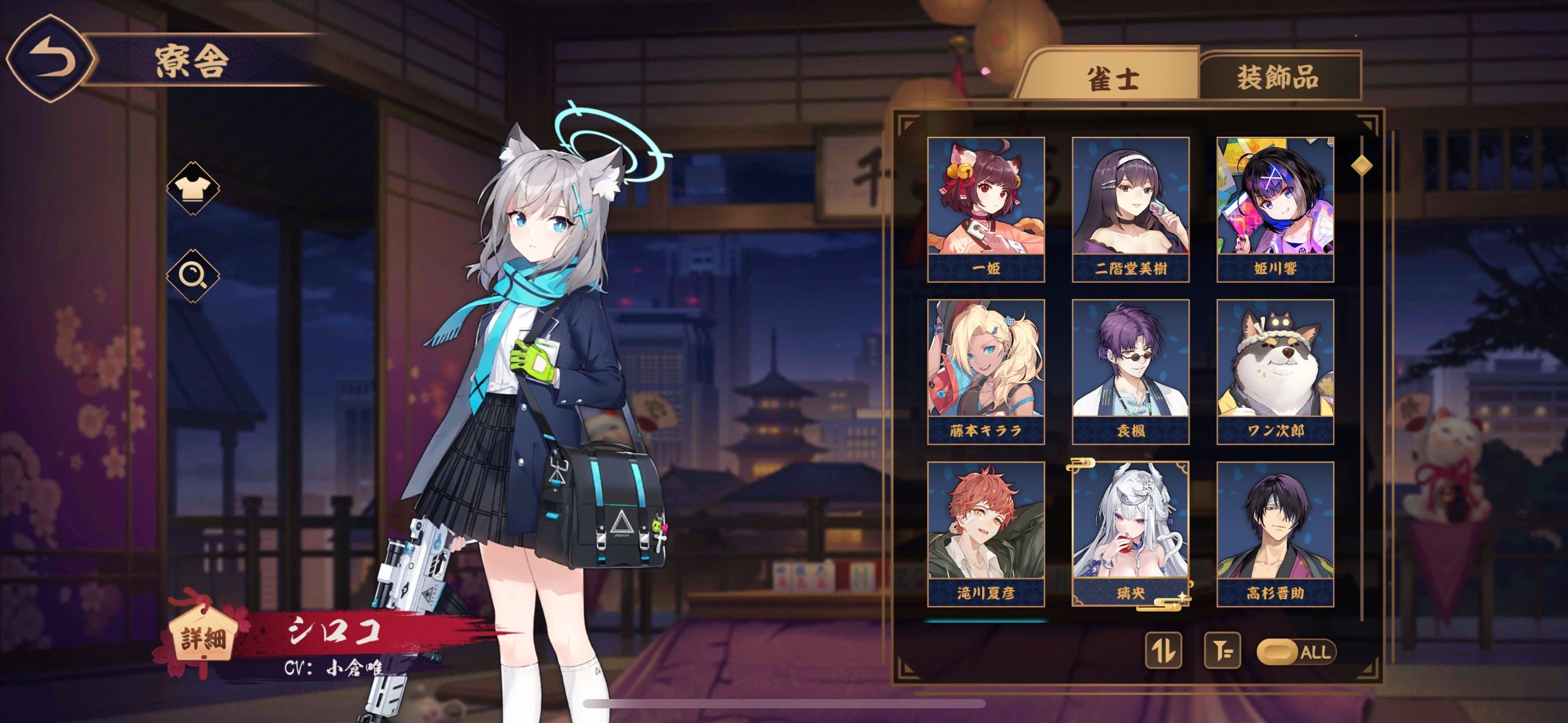Pick the 姫川響 character tile
1568x723 pixels.
1275,209
